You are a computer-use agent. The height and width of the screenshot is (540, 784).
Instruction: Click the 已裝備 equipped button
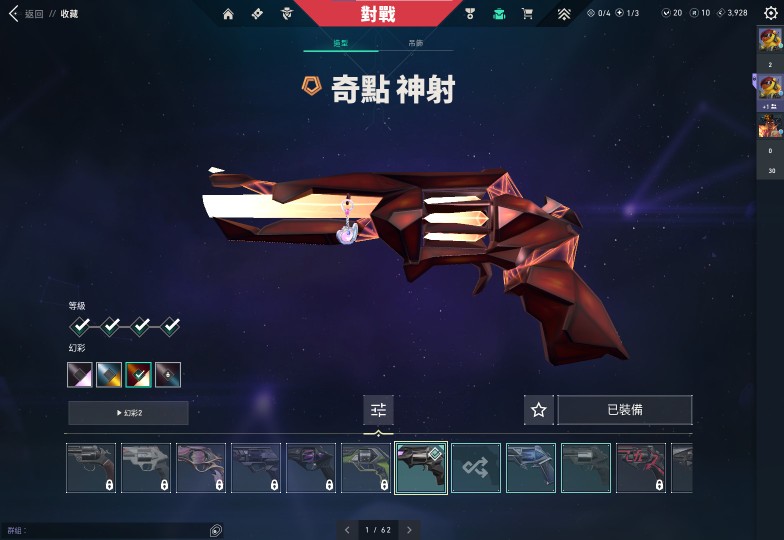625,410
